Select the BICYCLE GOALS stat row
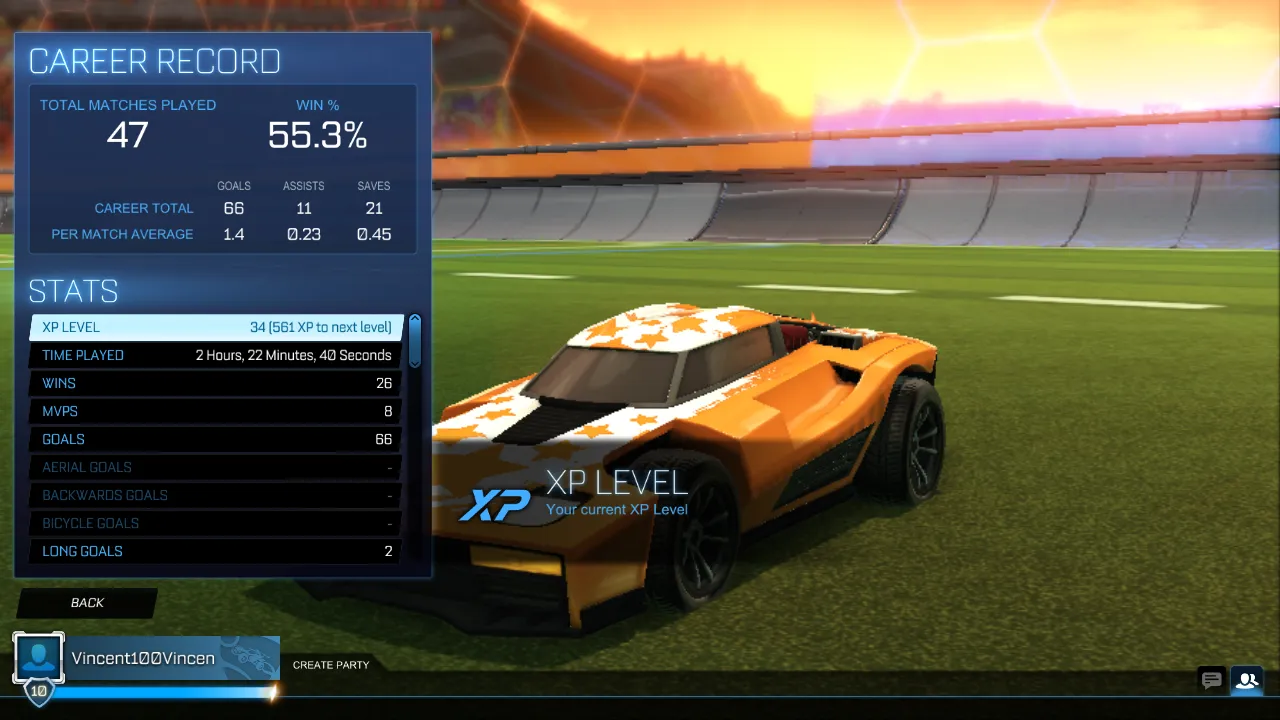1280x720 pixels. coord(215,523)
